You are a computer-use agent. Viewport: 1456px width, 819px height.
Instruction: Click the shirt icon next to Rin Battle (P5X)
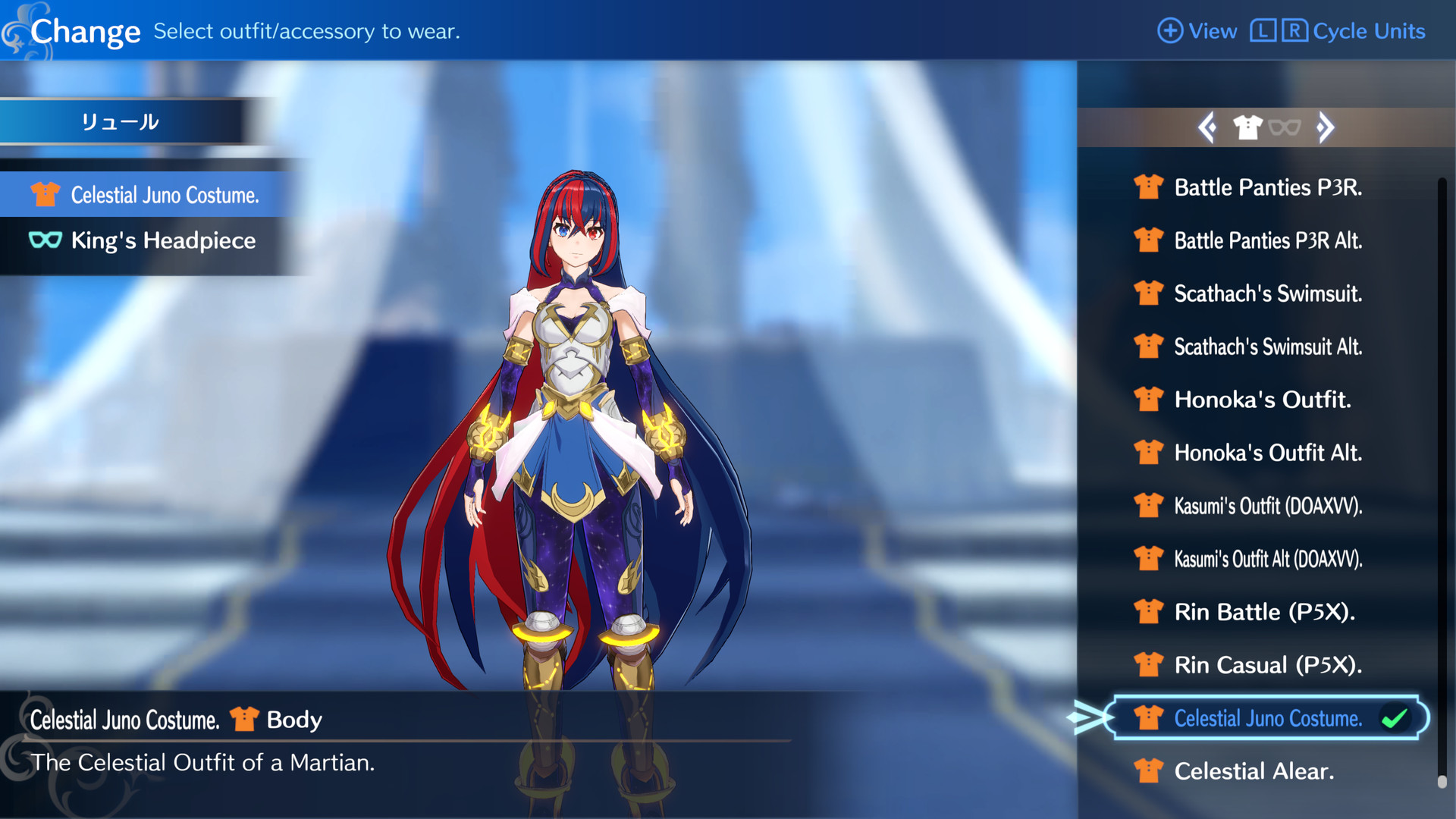pyautogui.click(x=1148, y=611)
